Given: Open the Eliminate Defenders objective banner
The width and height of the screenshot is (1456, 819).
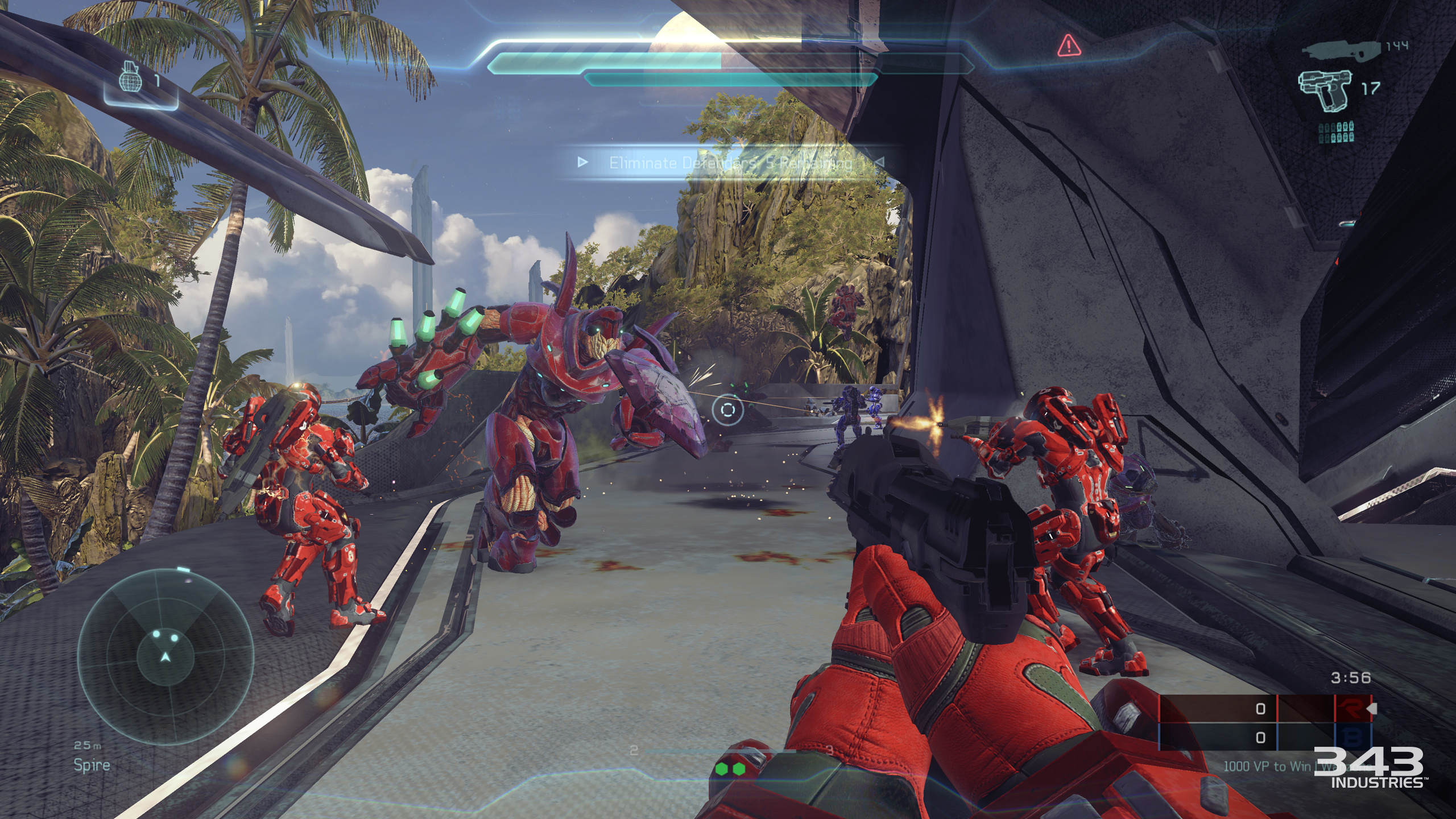Looking at the screenshot, I should click(x=731, y=163).
